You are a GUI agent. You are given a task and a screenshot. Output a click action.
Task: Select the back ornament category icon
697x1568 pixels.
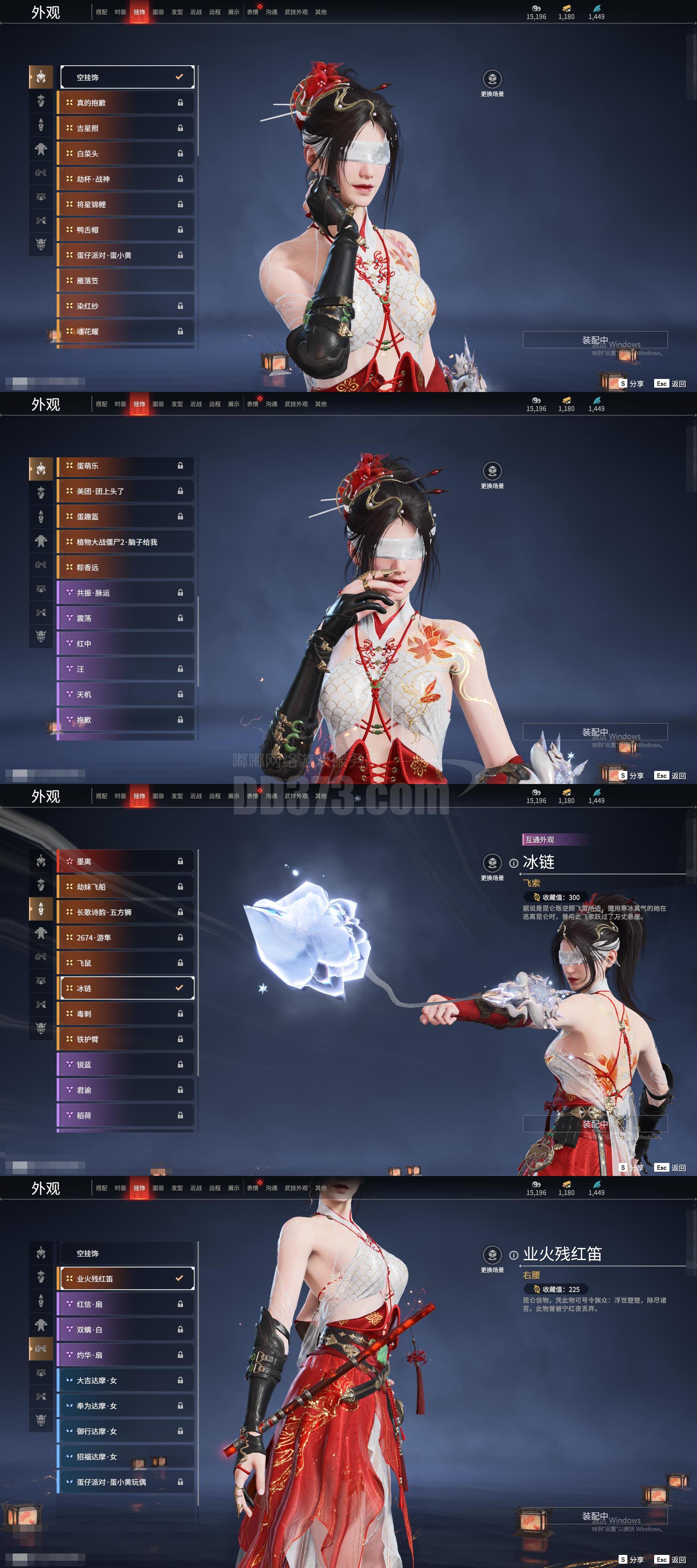click(x=41, y=126)
